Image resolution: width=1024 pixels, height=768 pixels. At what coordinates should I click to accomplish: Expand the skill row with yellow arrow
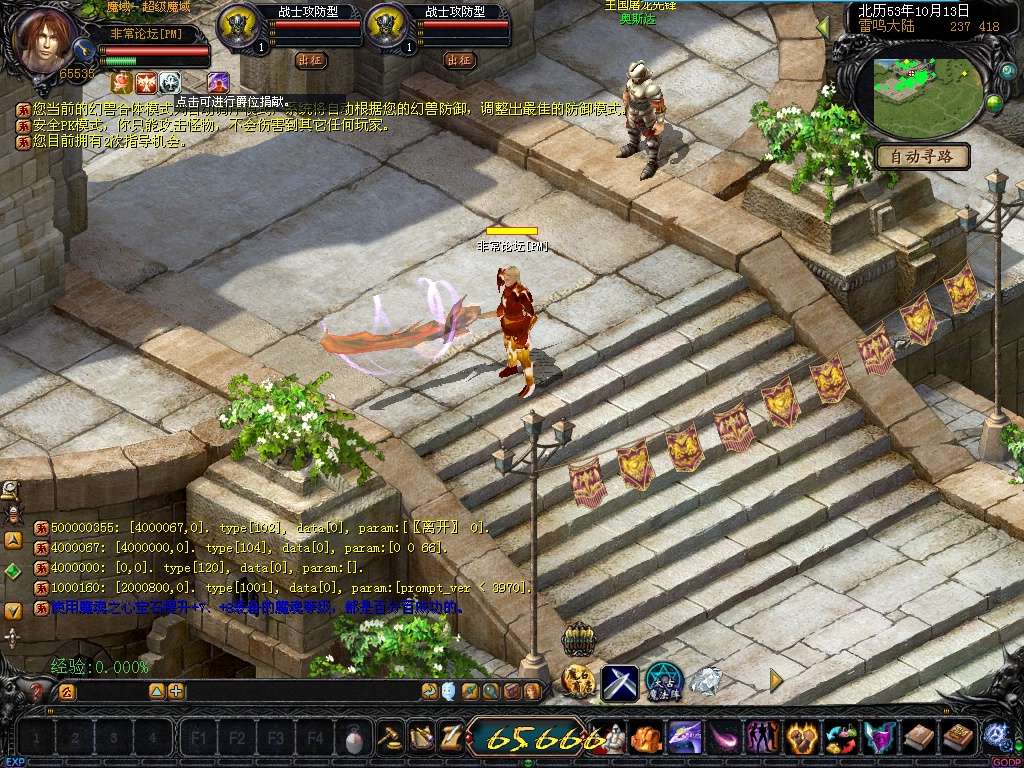click(x=775, y=680)
